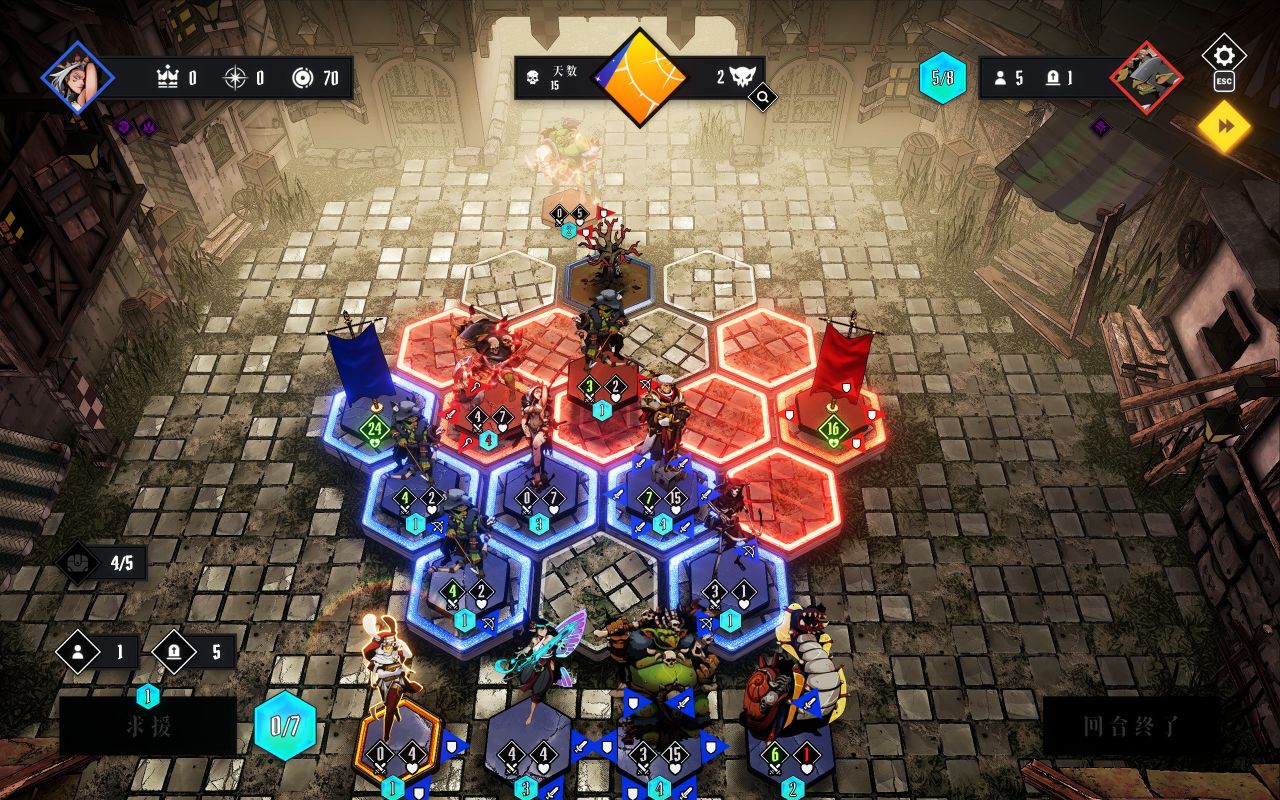Open settings with the gear icon
1280x800 pixels.
click(x=1224, y=55)
